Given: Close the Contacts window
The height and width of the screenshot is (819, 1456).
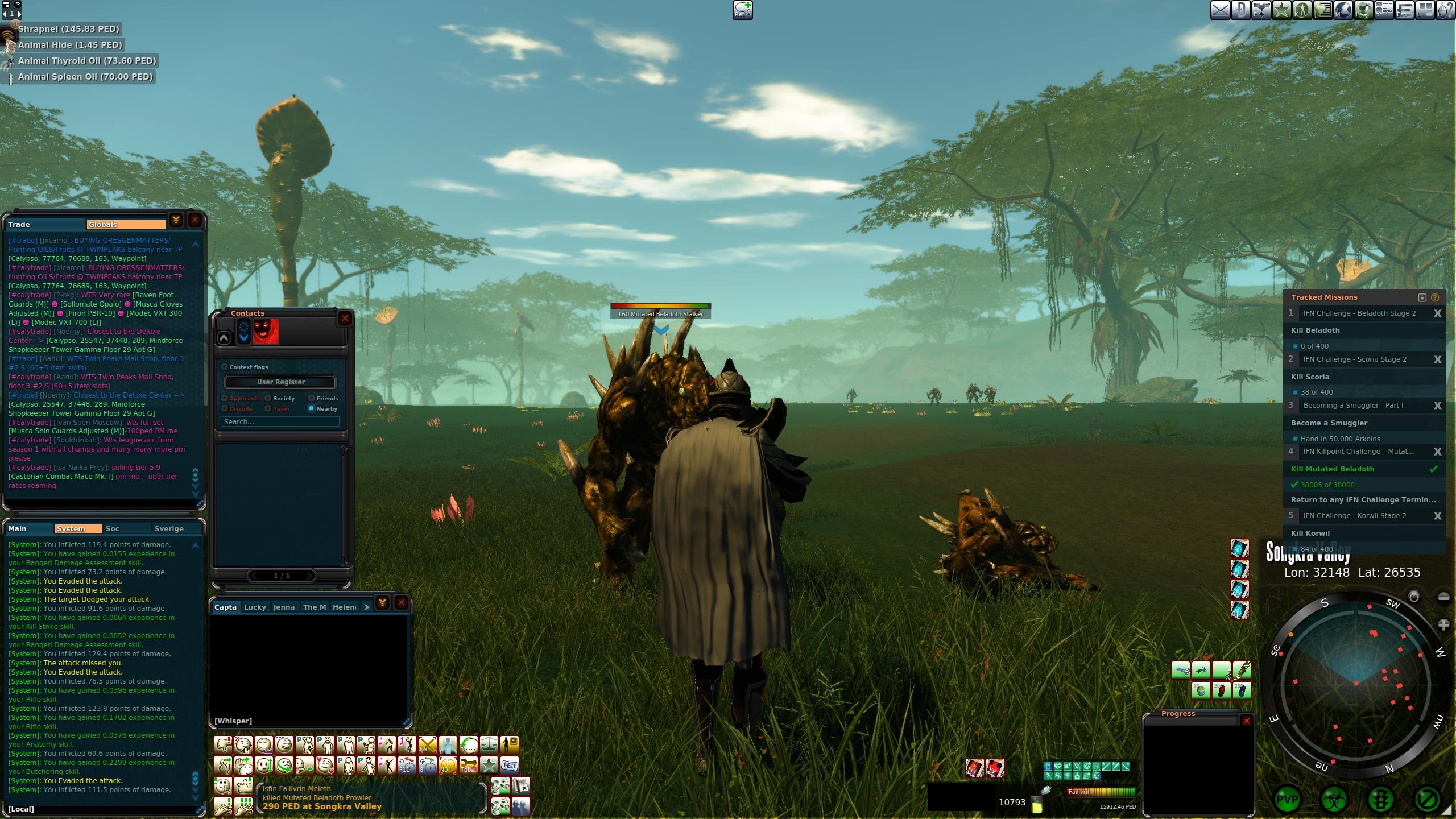Looking at the screenshot, I should (x=345, y=318).
